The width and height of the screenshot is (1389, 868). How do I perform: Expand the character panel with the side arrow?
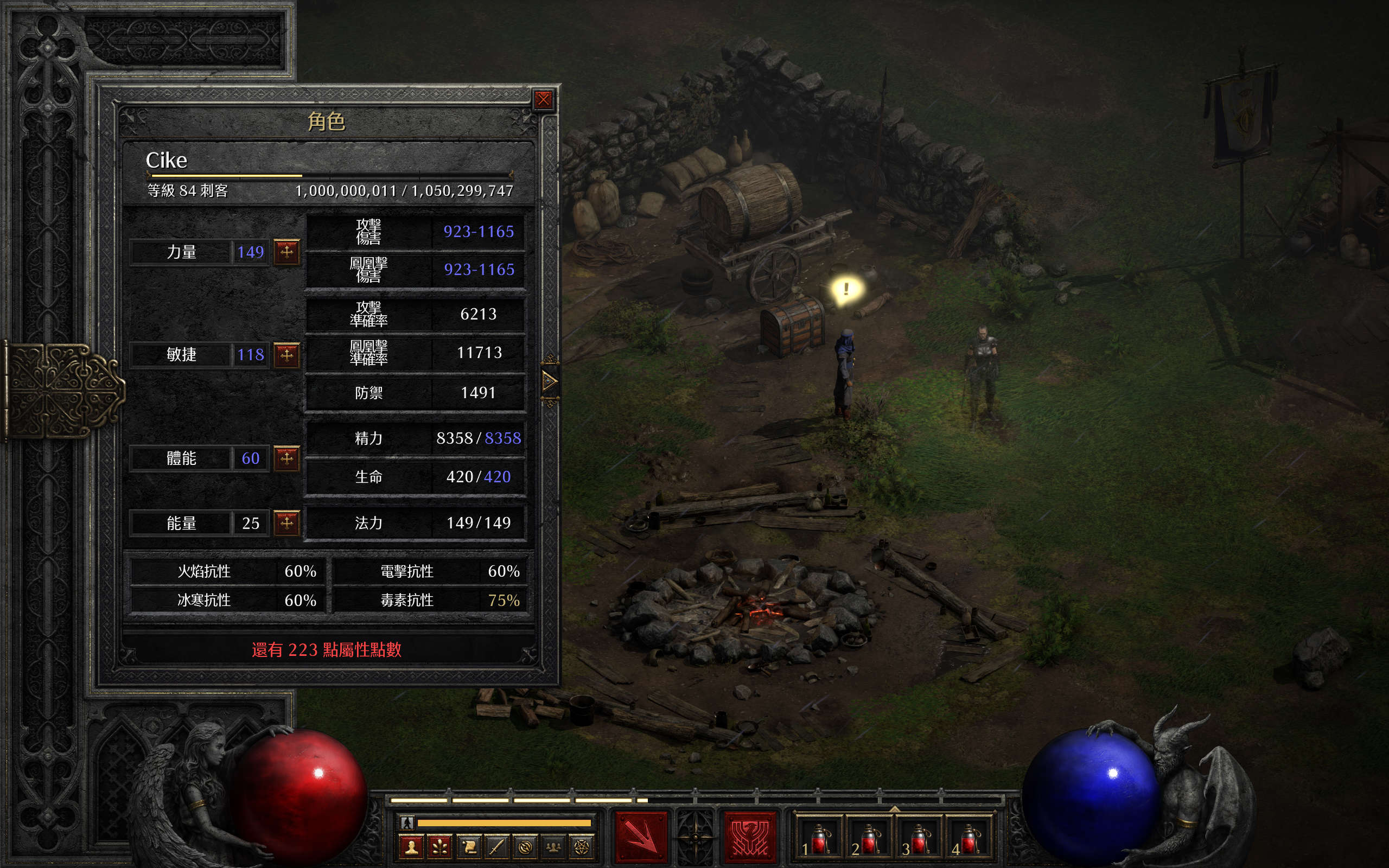549,381
